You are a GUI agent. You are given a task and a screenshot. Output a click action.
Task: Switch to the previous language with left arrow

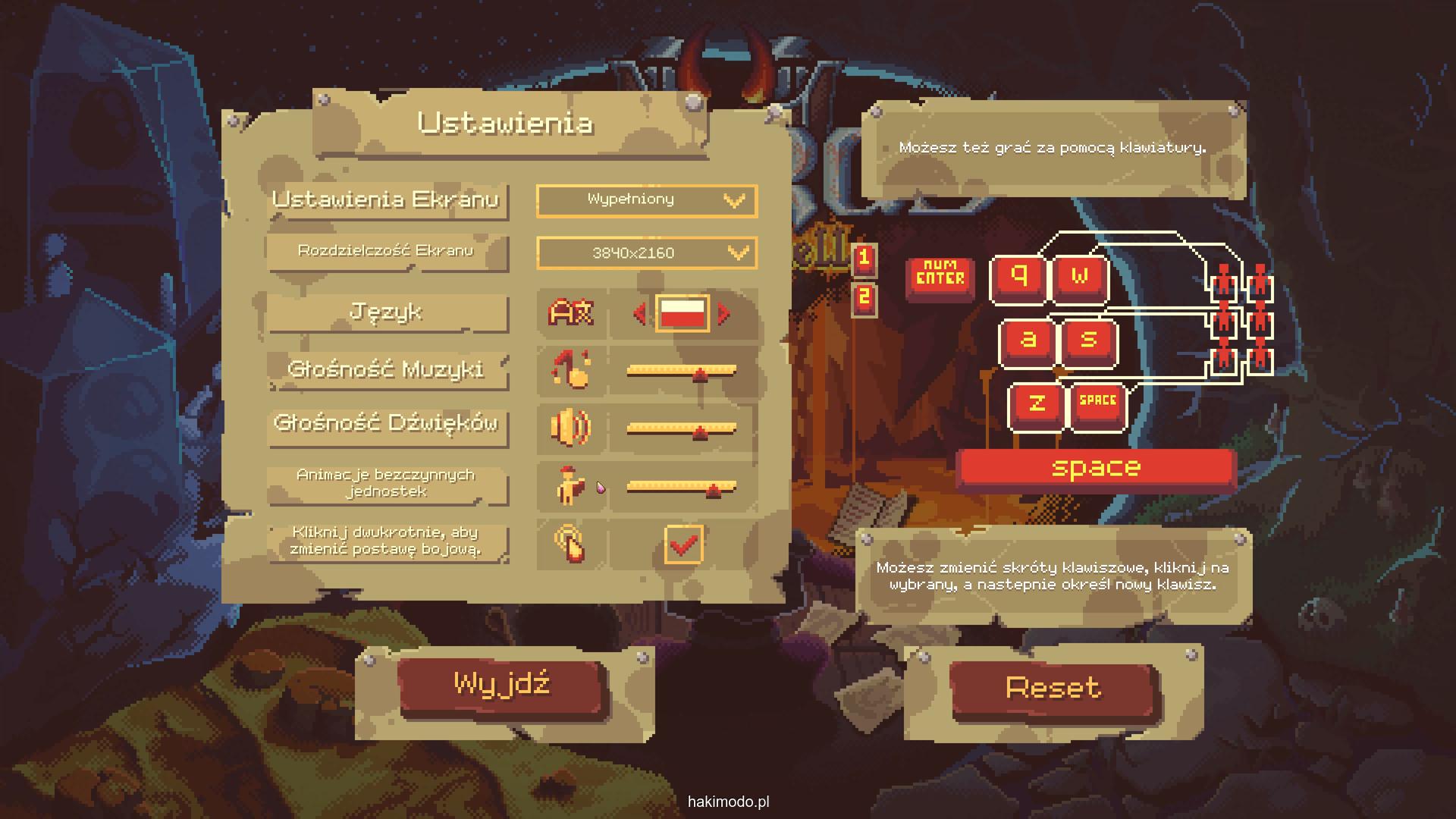pos(639,313)
